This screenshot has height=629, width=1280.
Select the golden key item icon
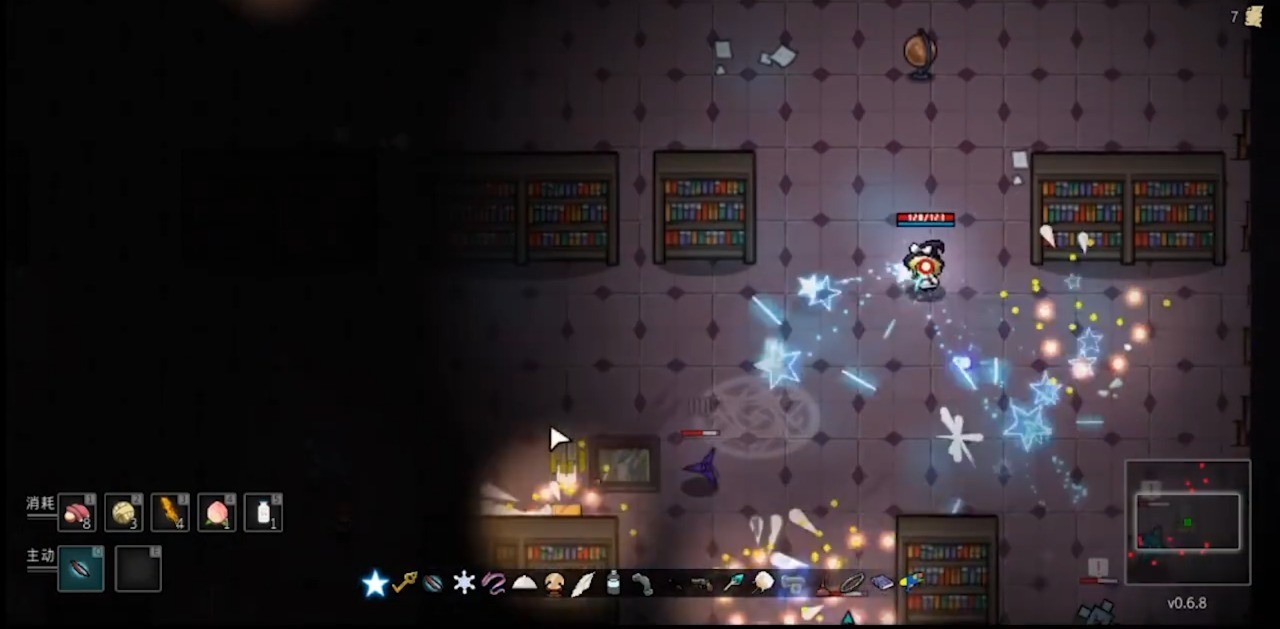point(404,583)
